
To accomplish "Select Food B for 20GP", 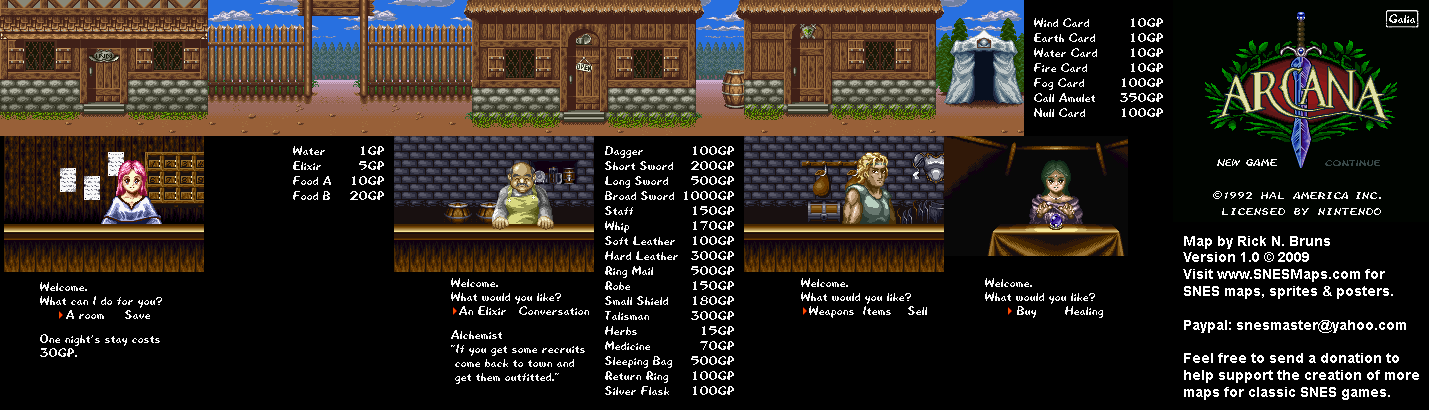I will tap(311, 196).
